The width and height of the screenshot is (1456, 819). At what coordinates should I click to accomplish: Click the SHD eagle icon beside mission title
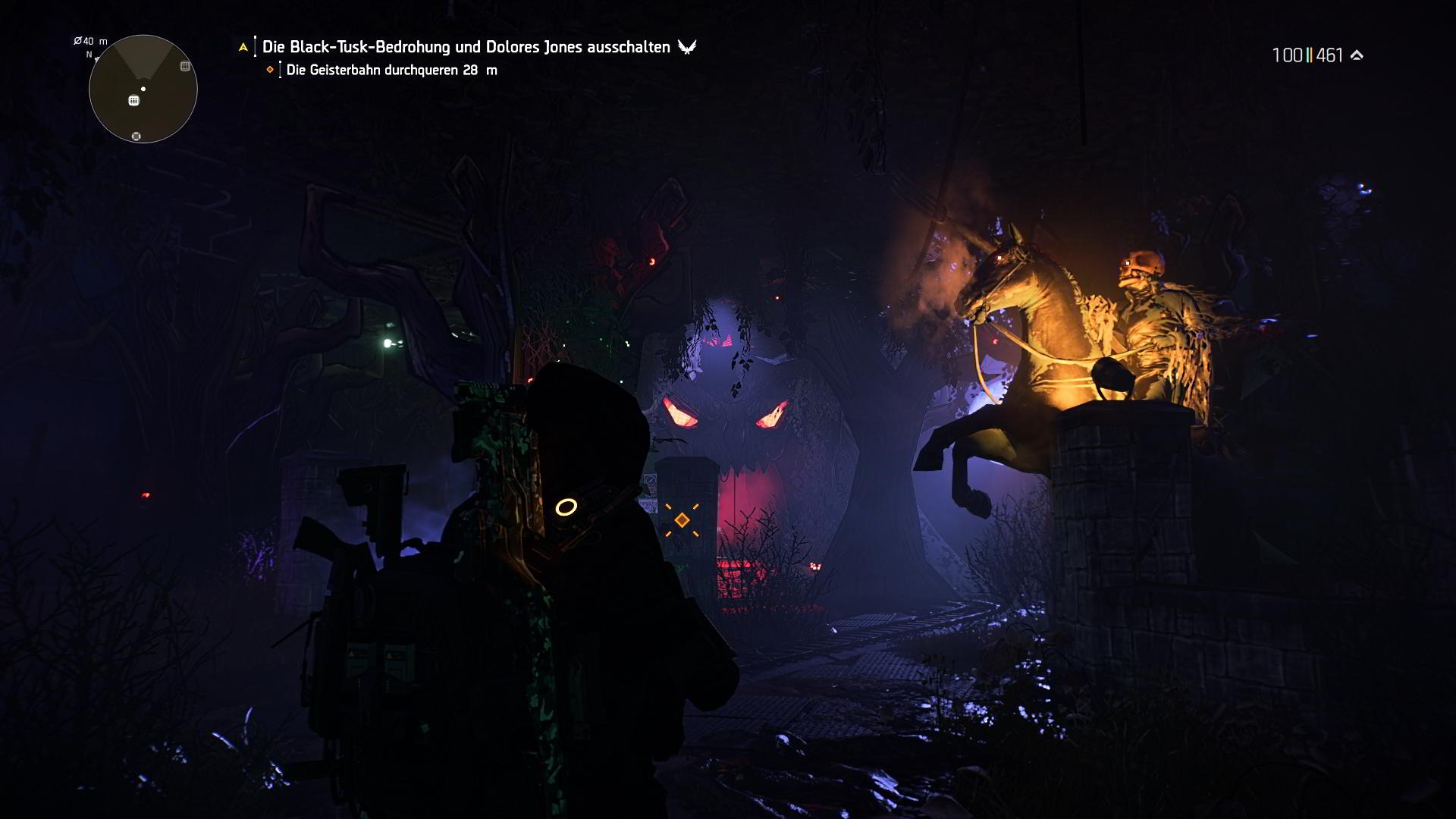tap(686, 47)
